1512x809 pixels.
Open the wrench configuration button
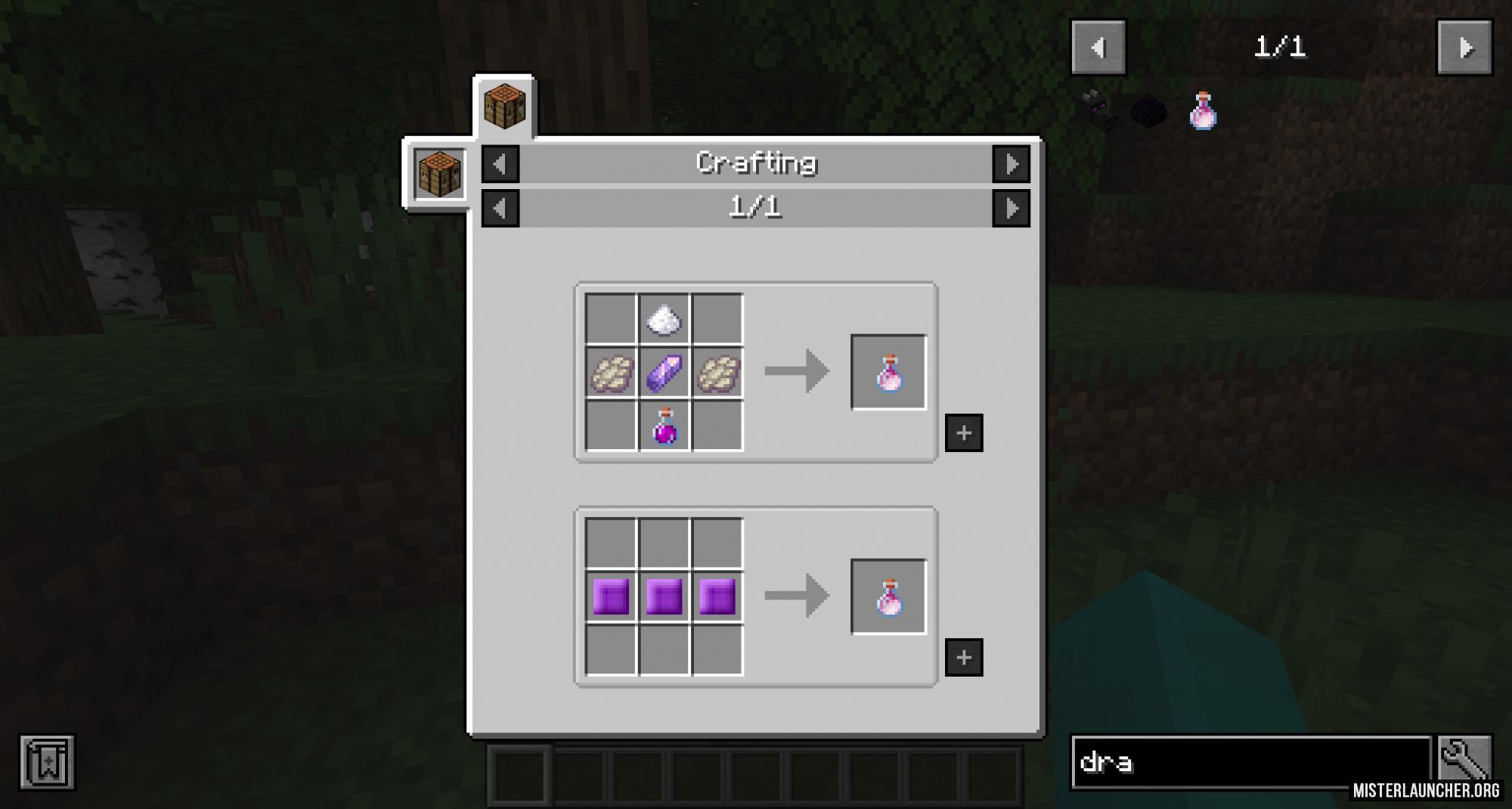1464,761
